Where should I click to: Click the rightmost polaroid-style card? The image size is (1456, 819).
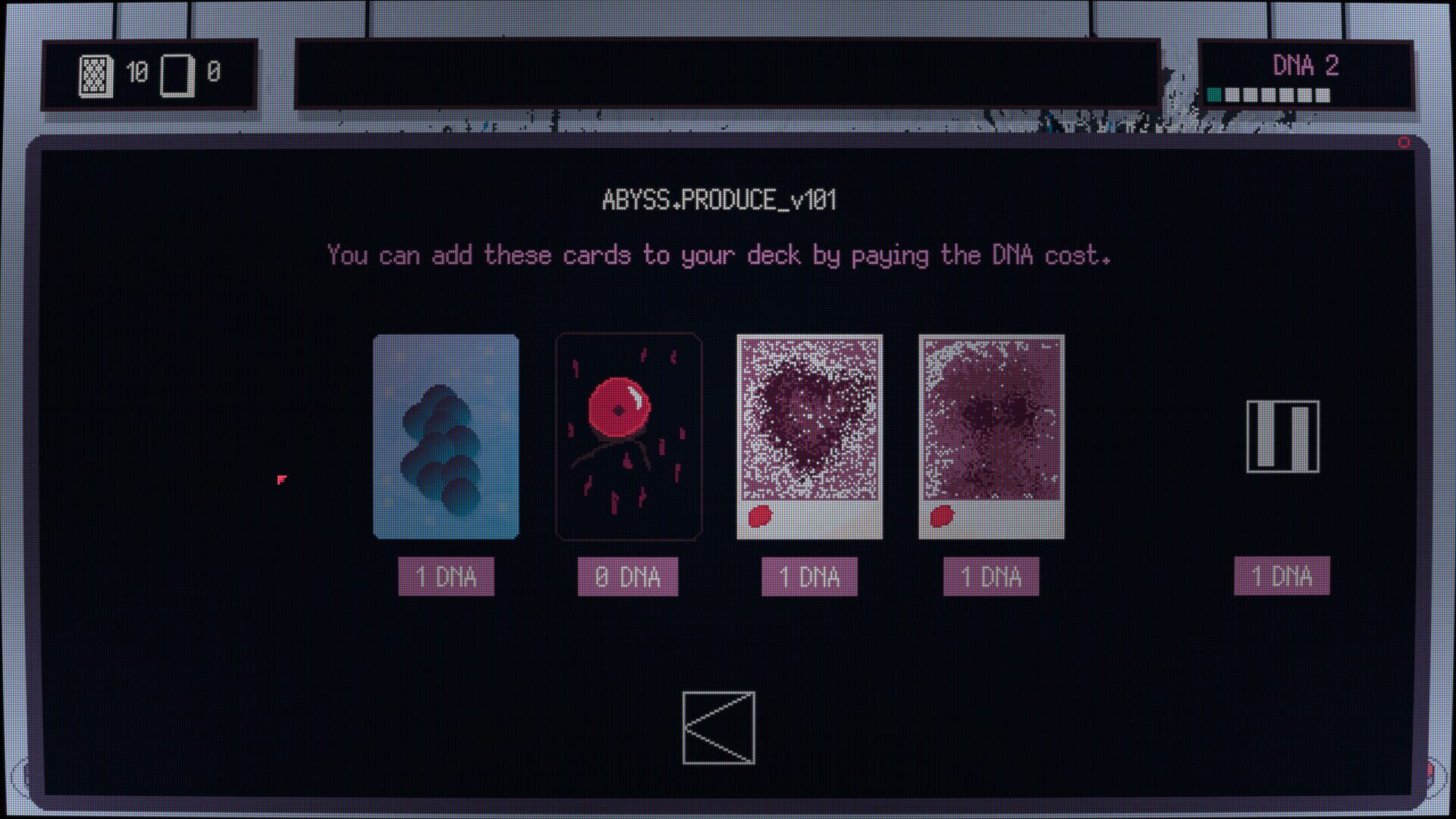[990, 436]
